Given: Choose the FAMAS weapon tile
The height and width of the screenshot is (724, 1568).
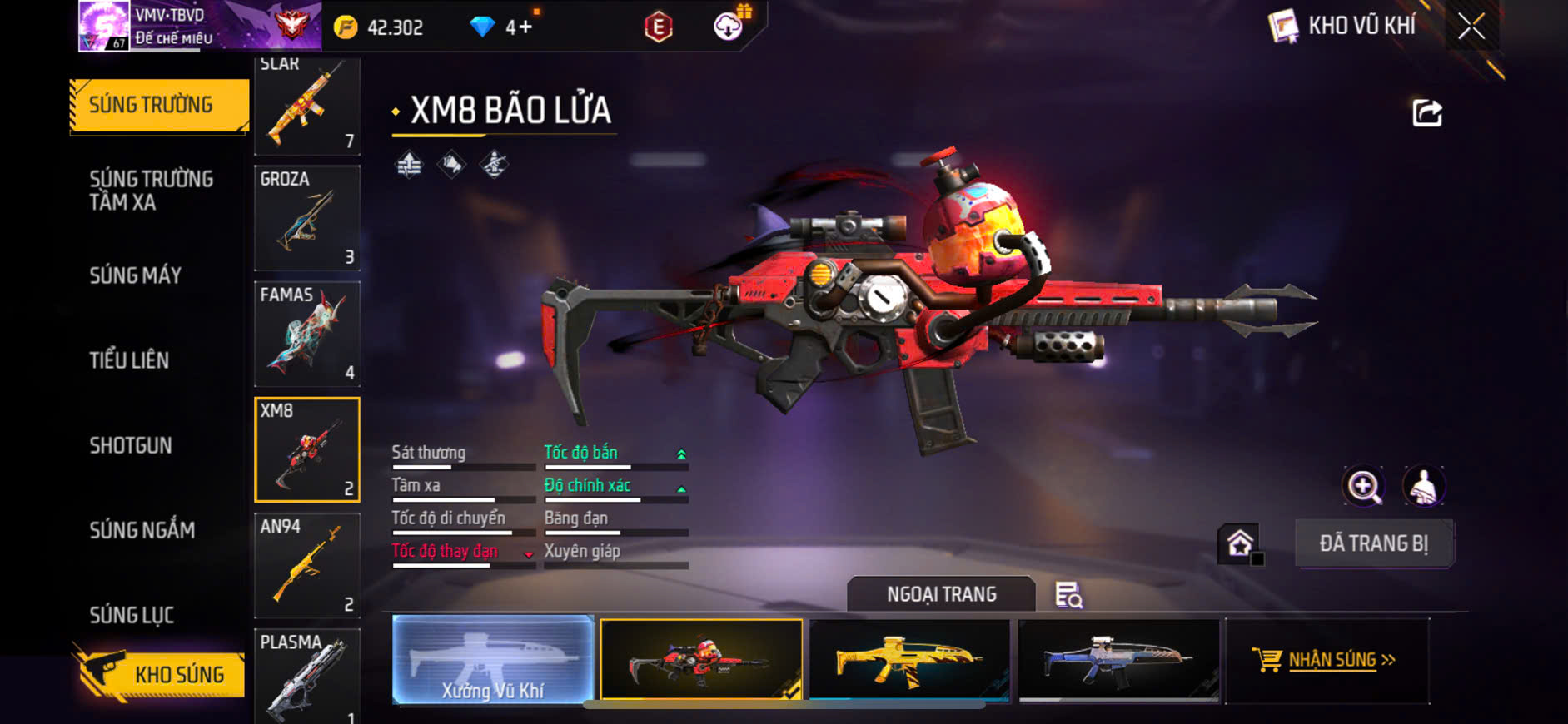Looking at the screenshot, I should pyautogui.click(x=306, y=334).
